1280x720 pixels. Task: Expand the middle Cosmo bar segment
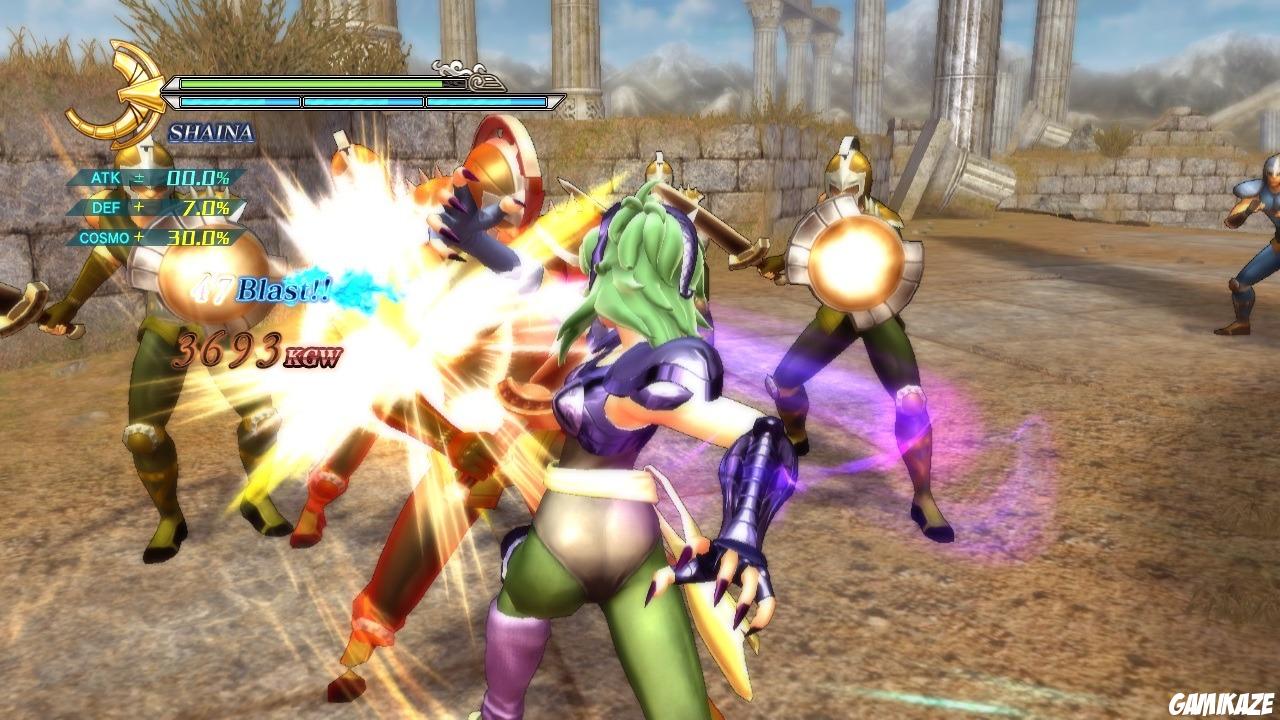362,101
